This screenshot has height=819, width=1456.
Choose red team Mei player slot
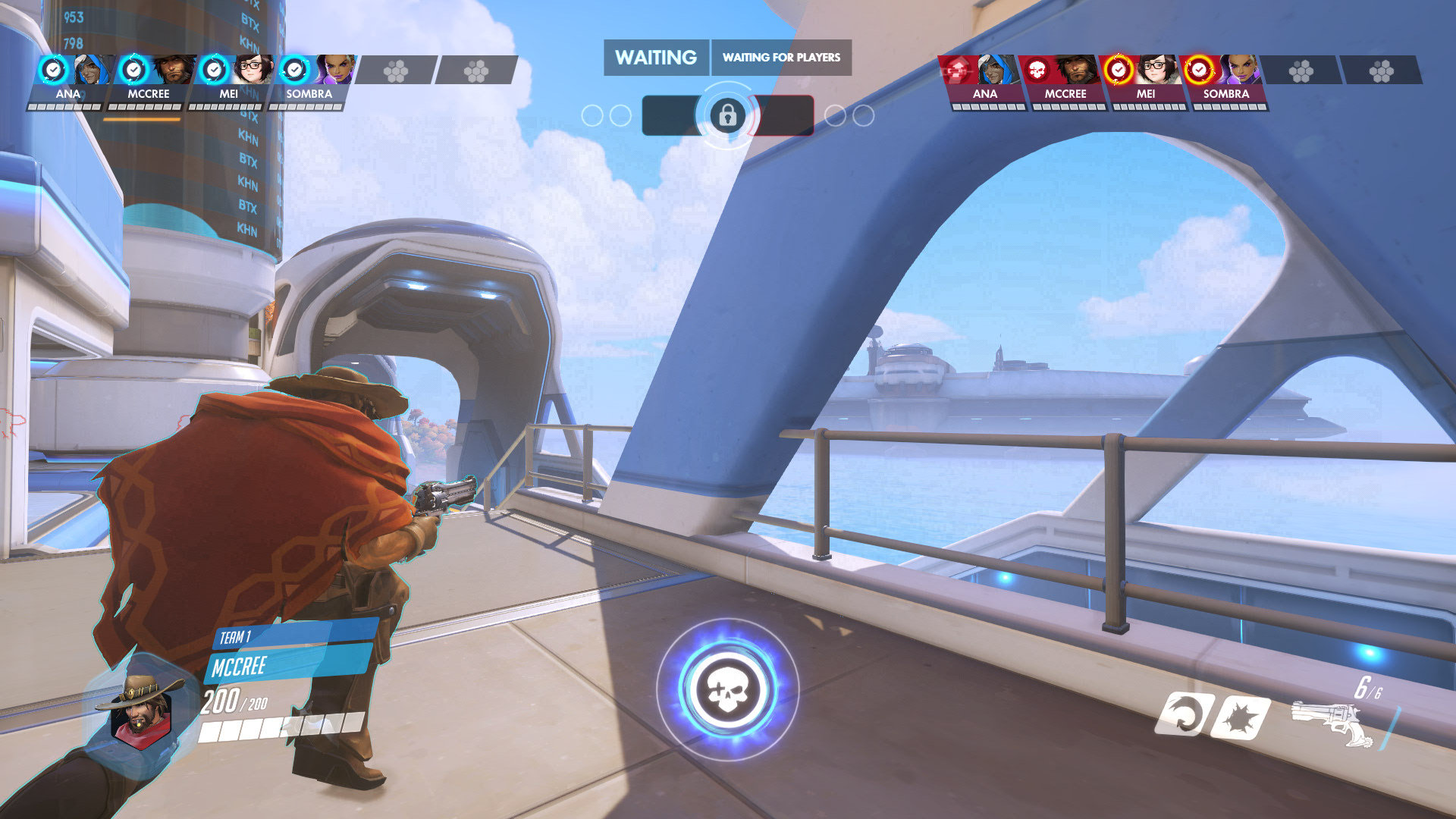click(1144, 80)
